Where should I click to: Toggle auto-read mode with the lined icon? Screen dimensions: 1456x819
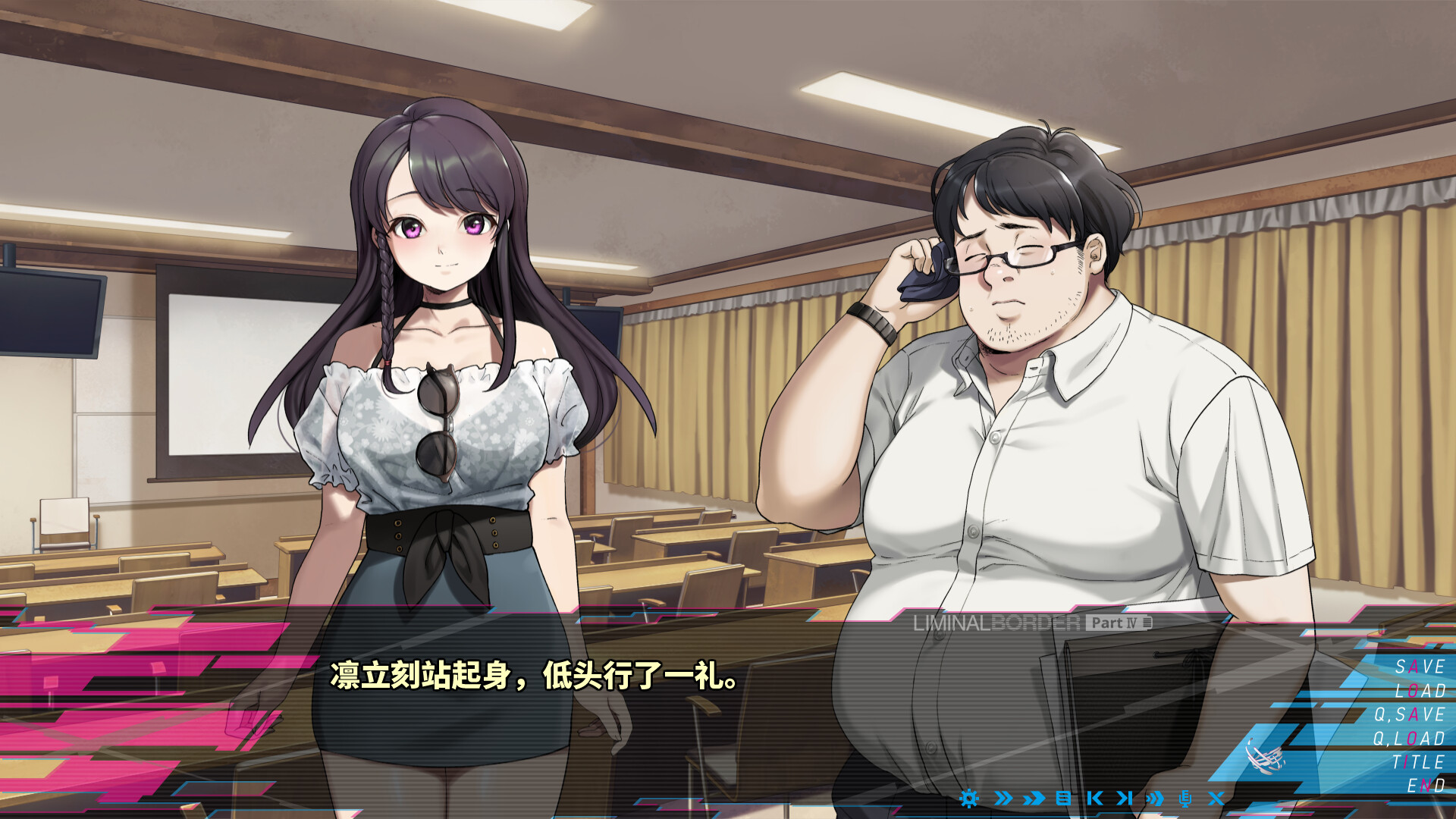1064,798
